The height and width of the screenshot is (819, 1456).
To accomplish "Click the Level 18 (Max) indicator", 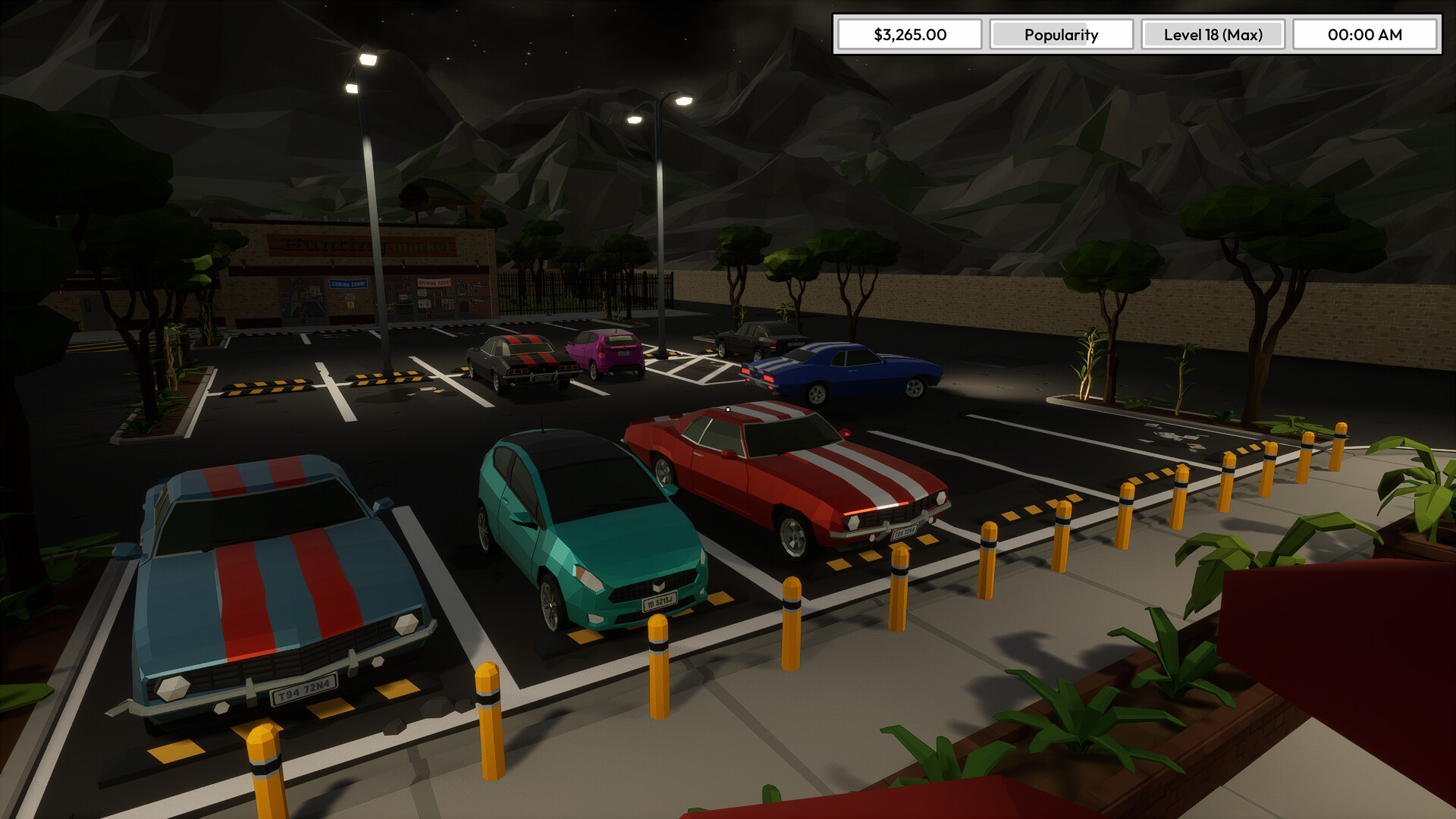I will coord(1212,34).
